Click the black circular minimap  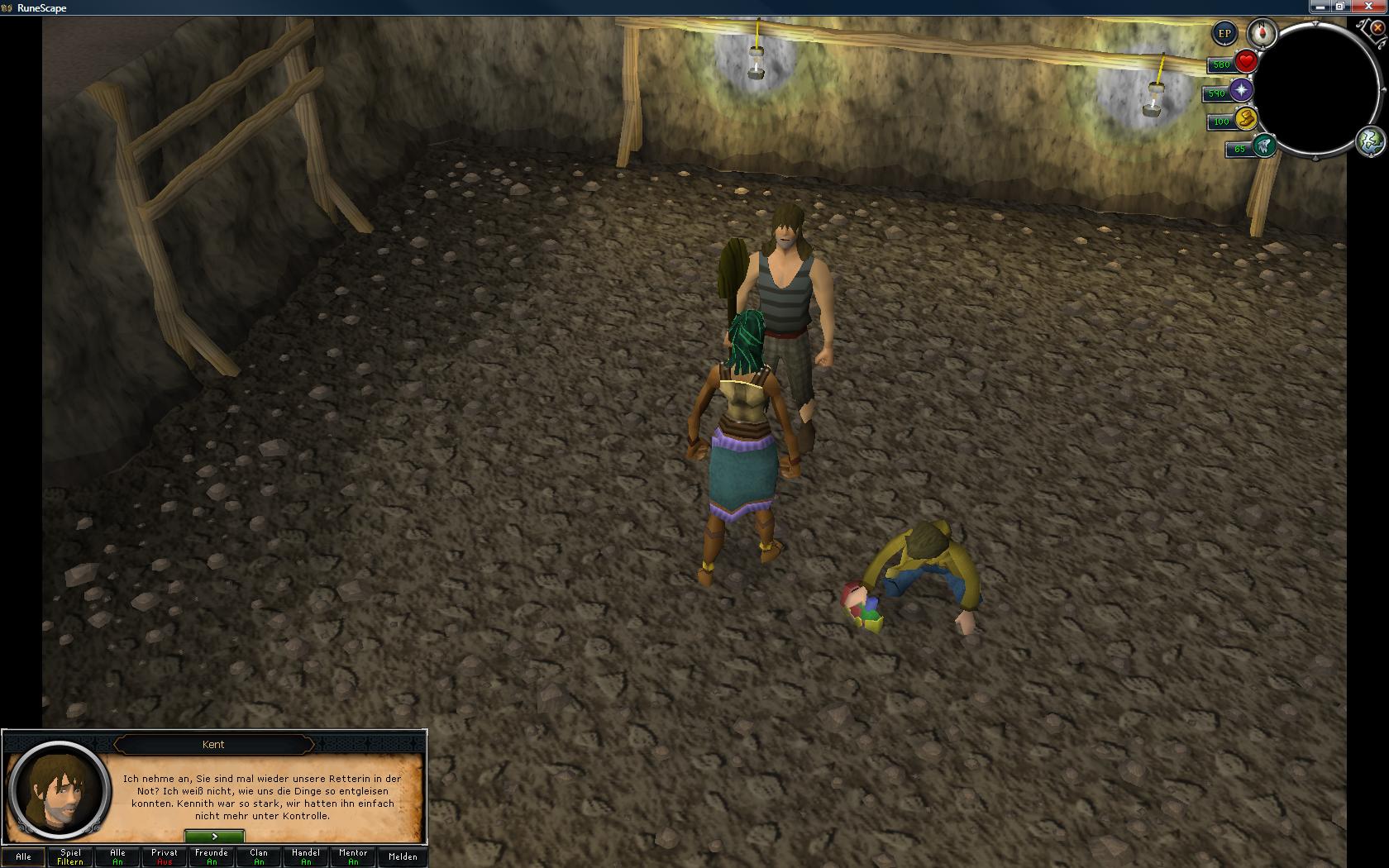coord(1319,88)
